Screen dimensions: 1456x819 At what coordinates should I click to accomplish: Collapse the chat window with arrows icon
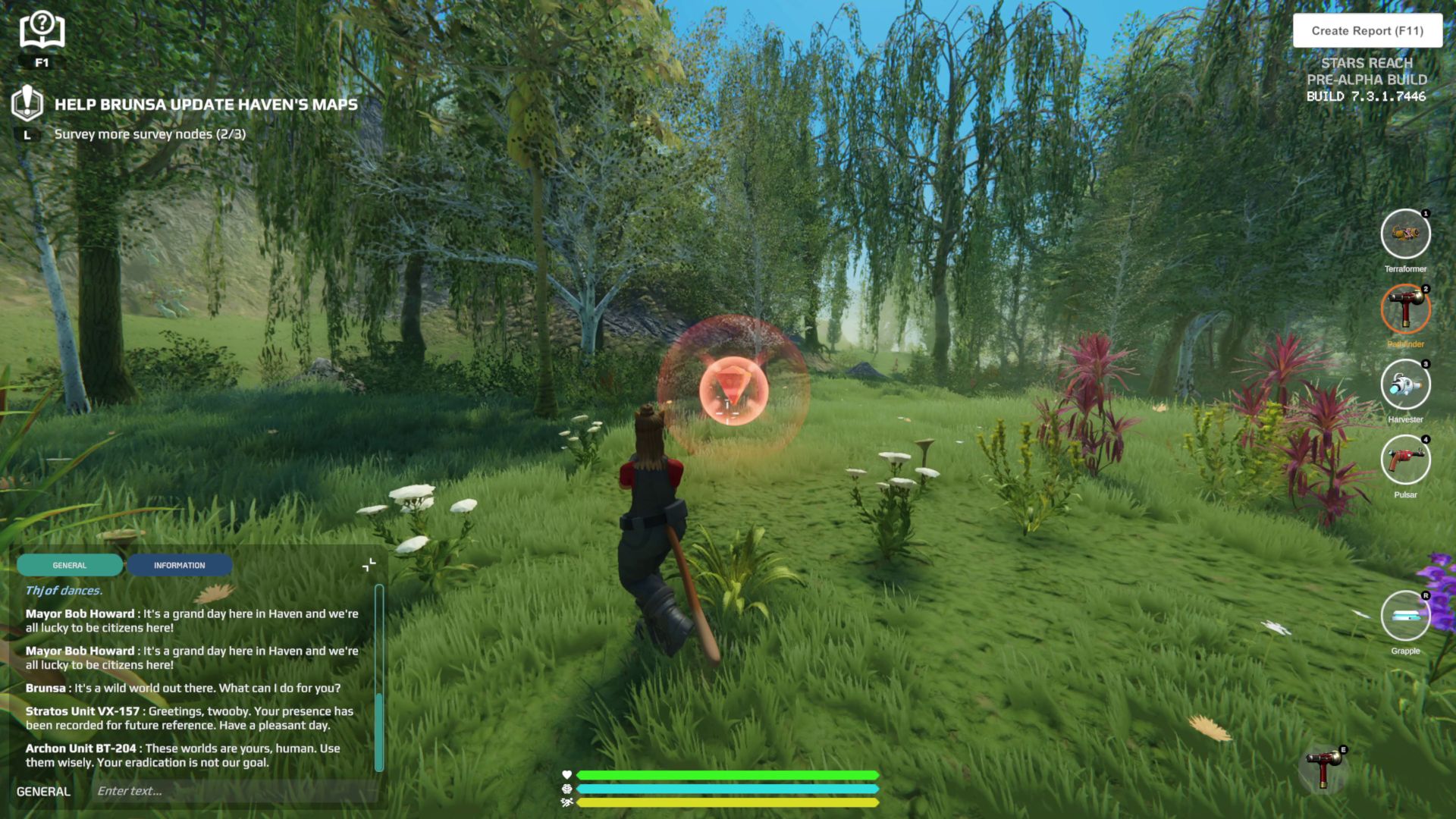click(x=369, y=564)
